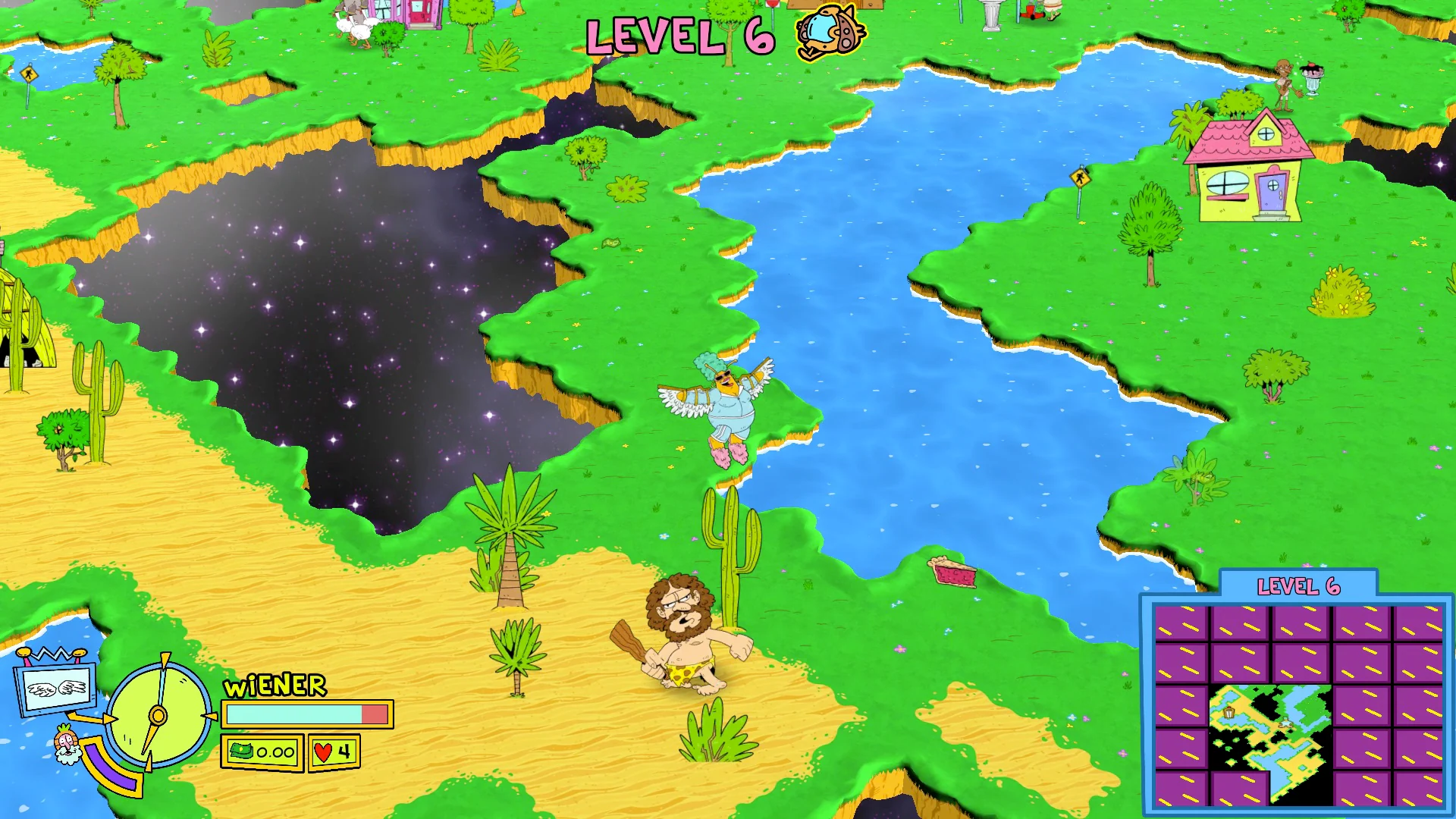This screenshot has width=1456, height=819.
Task: Select the dollar bill icon in the money box
Action: pyautogui.click(x=241, y=752)
